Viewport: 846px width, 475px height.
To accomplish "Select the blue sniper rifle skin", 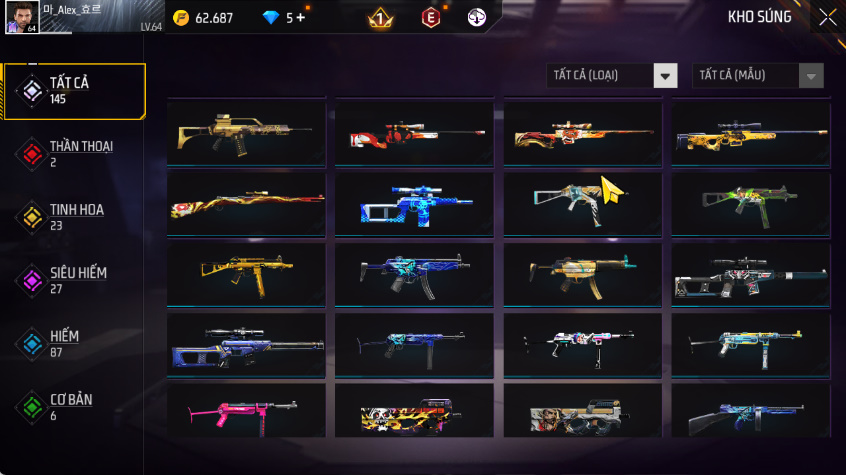I will pos(414,203).
